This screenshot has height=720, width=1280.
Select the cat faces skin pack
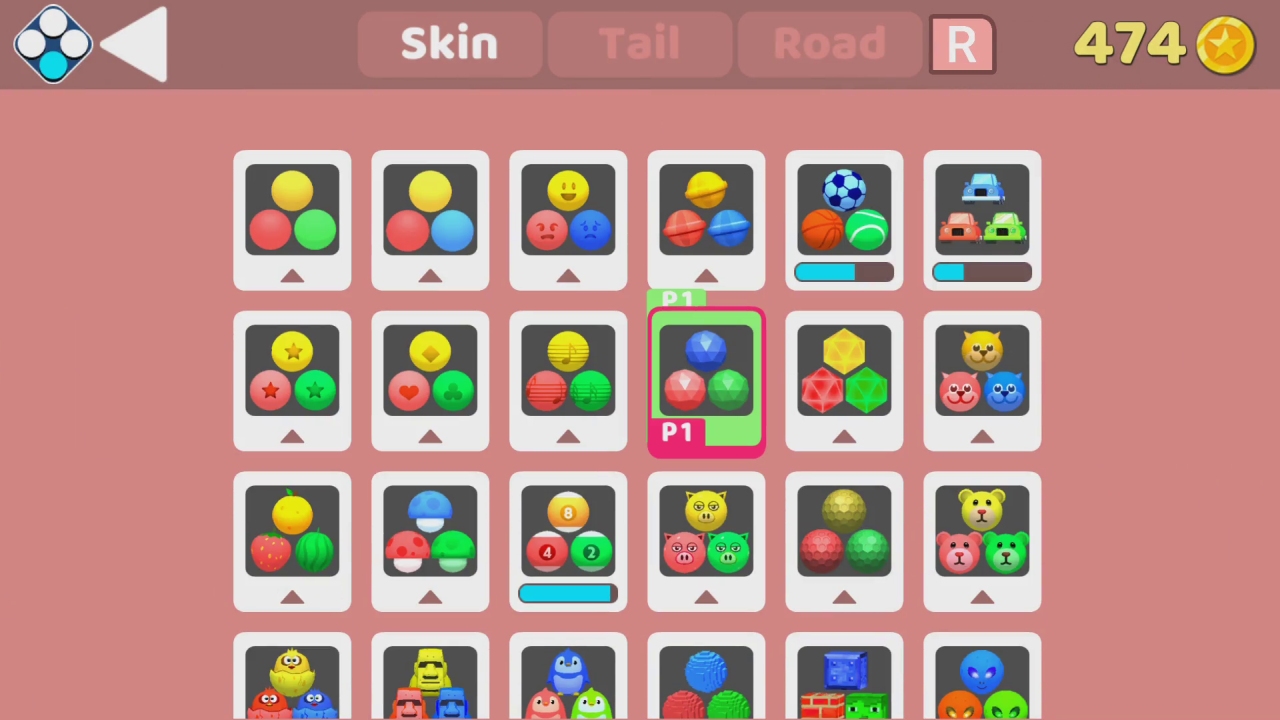tap(981, 380)
